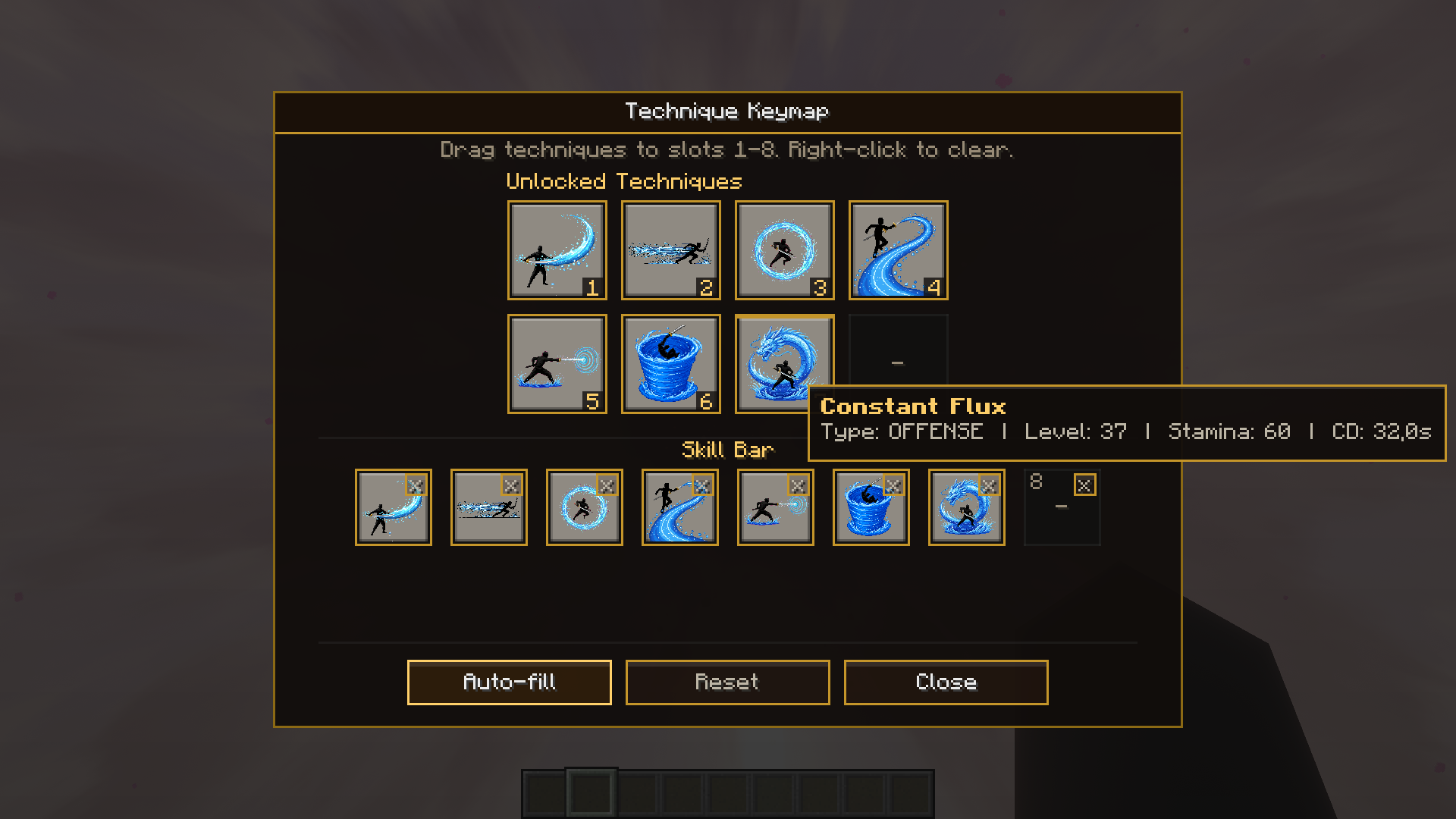Clear the dragon technique skill bar slot
This screenshot has width=1456, height=819.
(x=989, y=485)
